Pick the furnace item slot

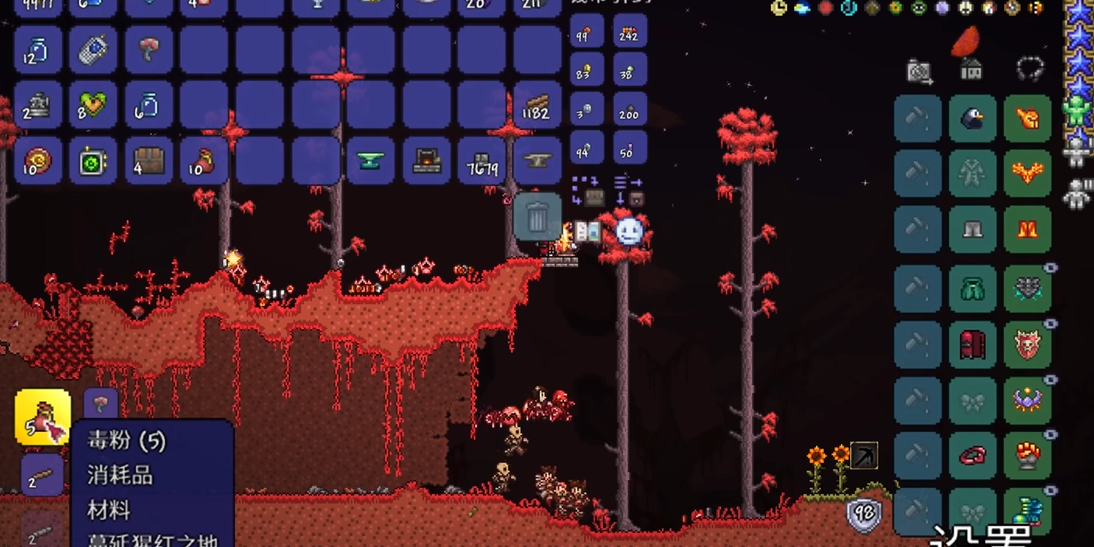(x=427, y=161)
